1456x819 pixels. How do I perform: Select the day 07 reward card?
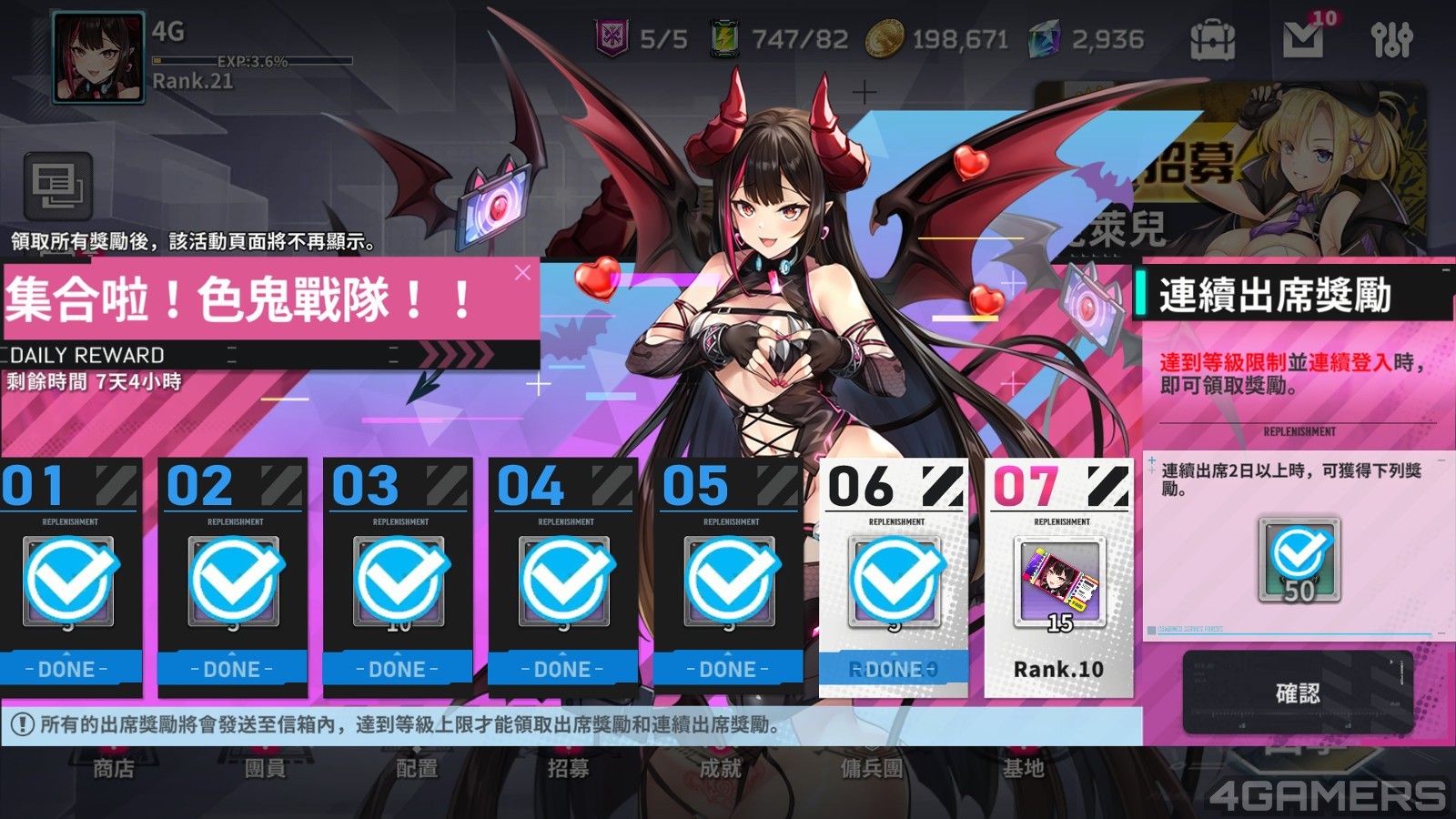(x=1059, y=579)
